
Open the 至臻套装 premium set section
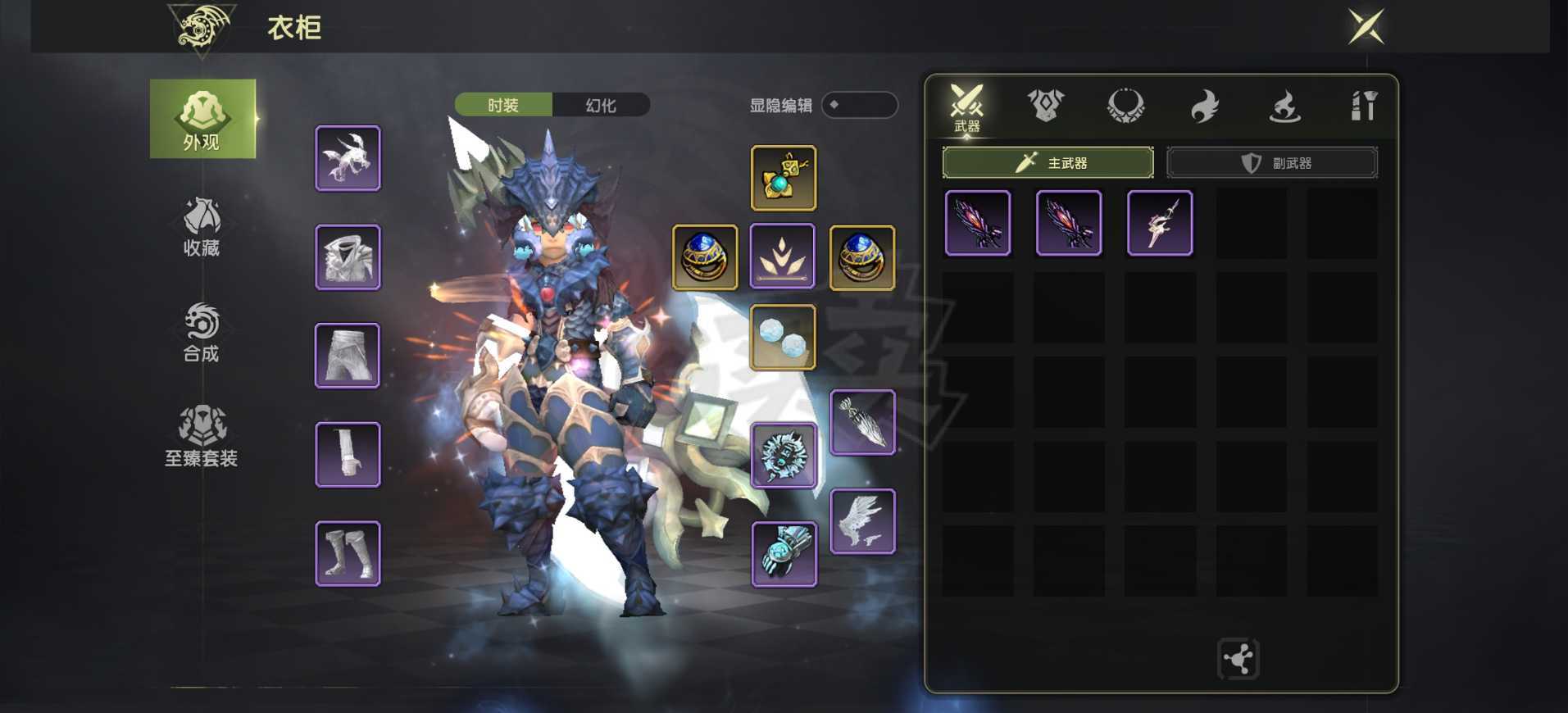tap(202, 437)
